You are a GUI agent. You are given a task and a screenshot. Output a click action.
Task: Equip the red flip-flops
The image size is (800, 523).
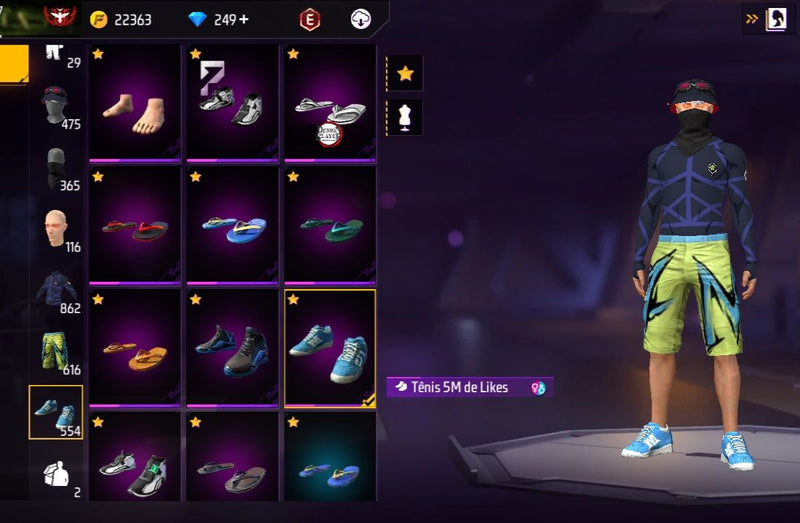click(x=135, y=226)
